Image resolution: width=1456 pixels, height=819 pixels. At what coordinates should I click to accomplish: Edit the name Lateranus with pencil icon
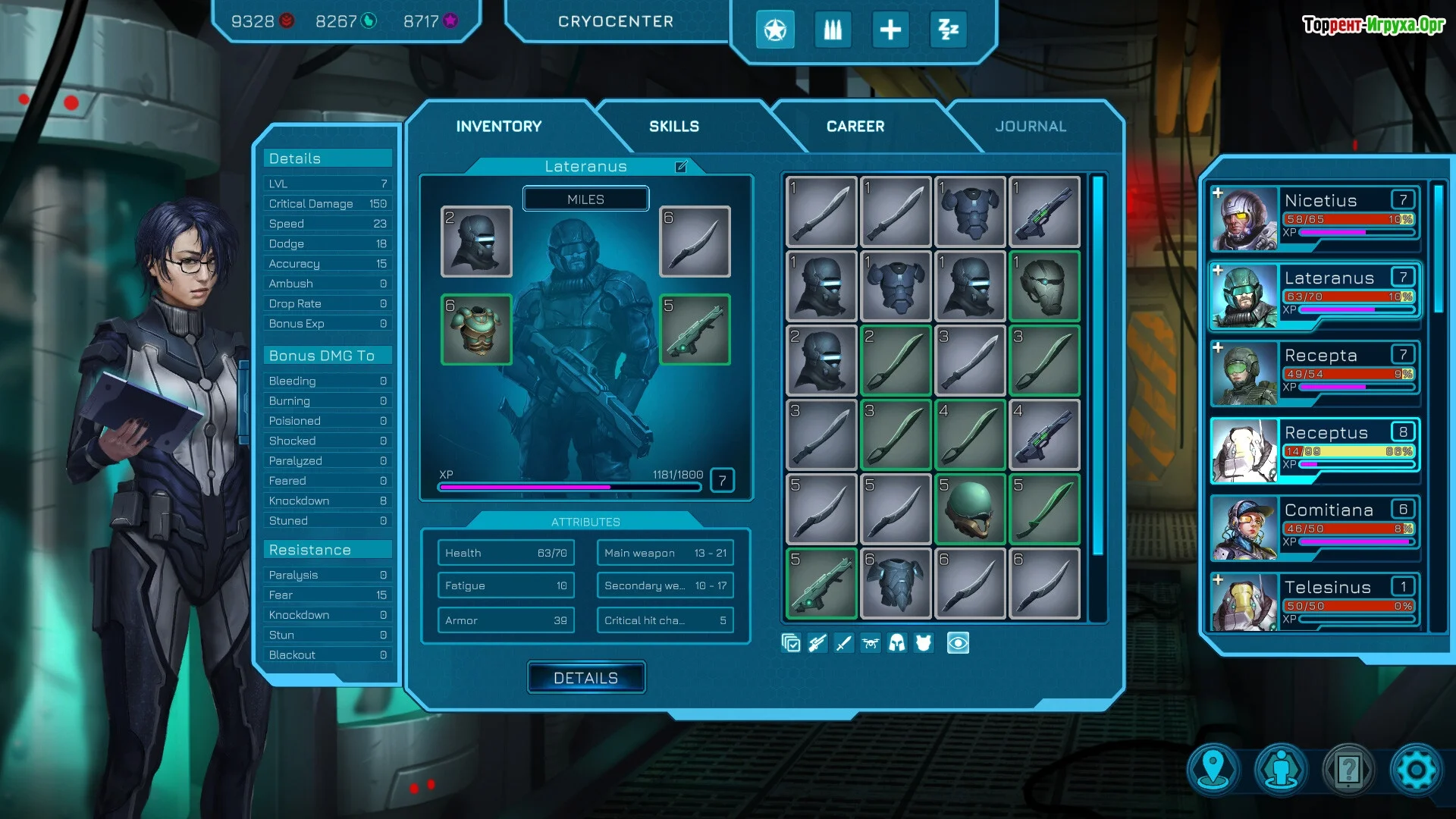coord(681,167)
